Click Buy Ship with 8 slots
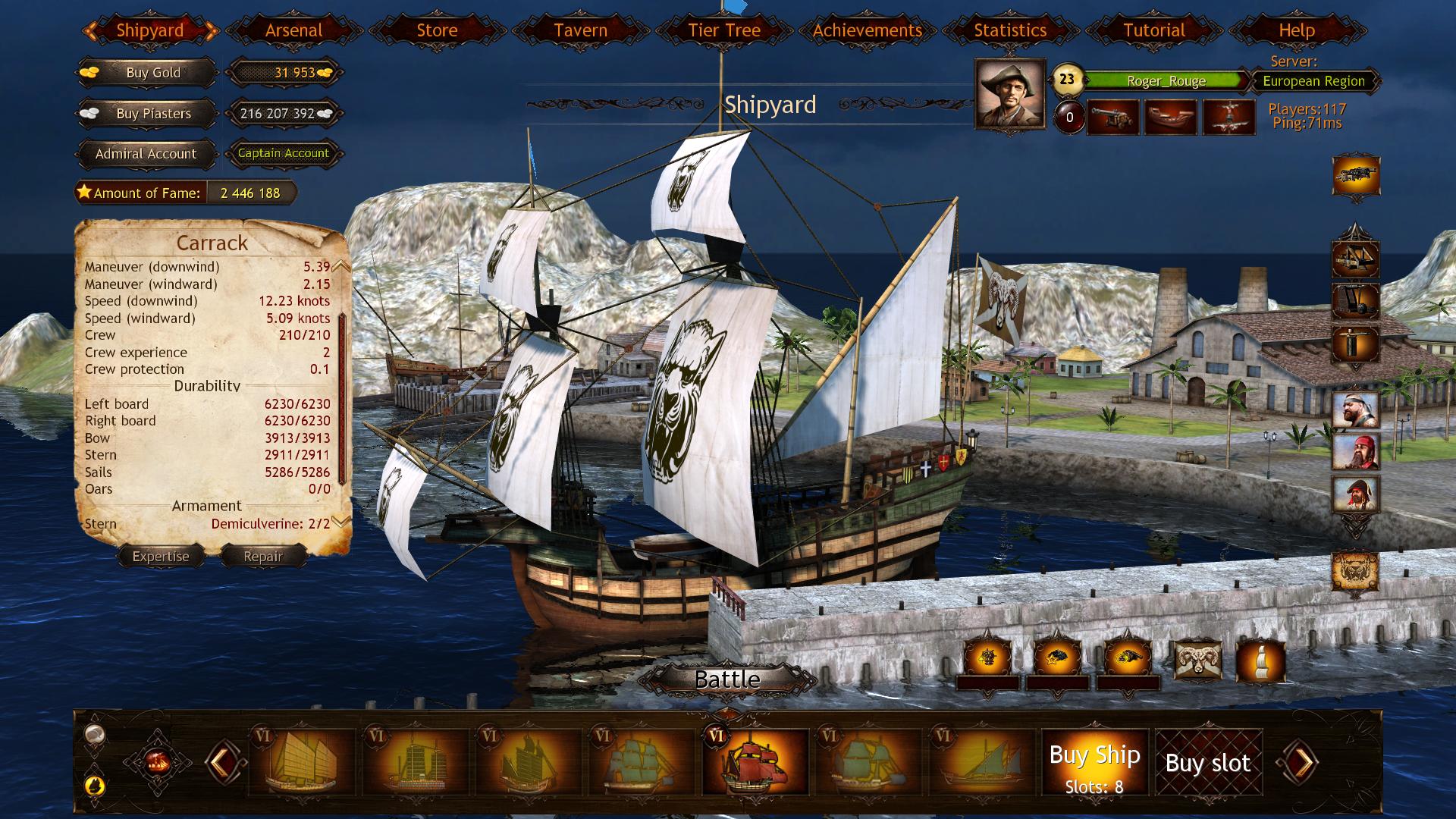Image resolution: width=1456 pixels, height=819 pixels. 1094,761
